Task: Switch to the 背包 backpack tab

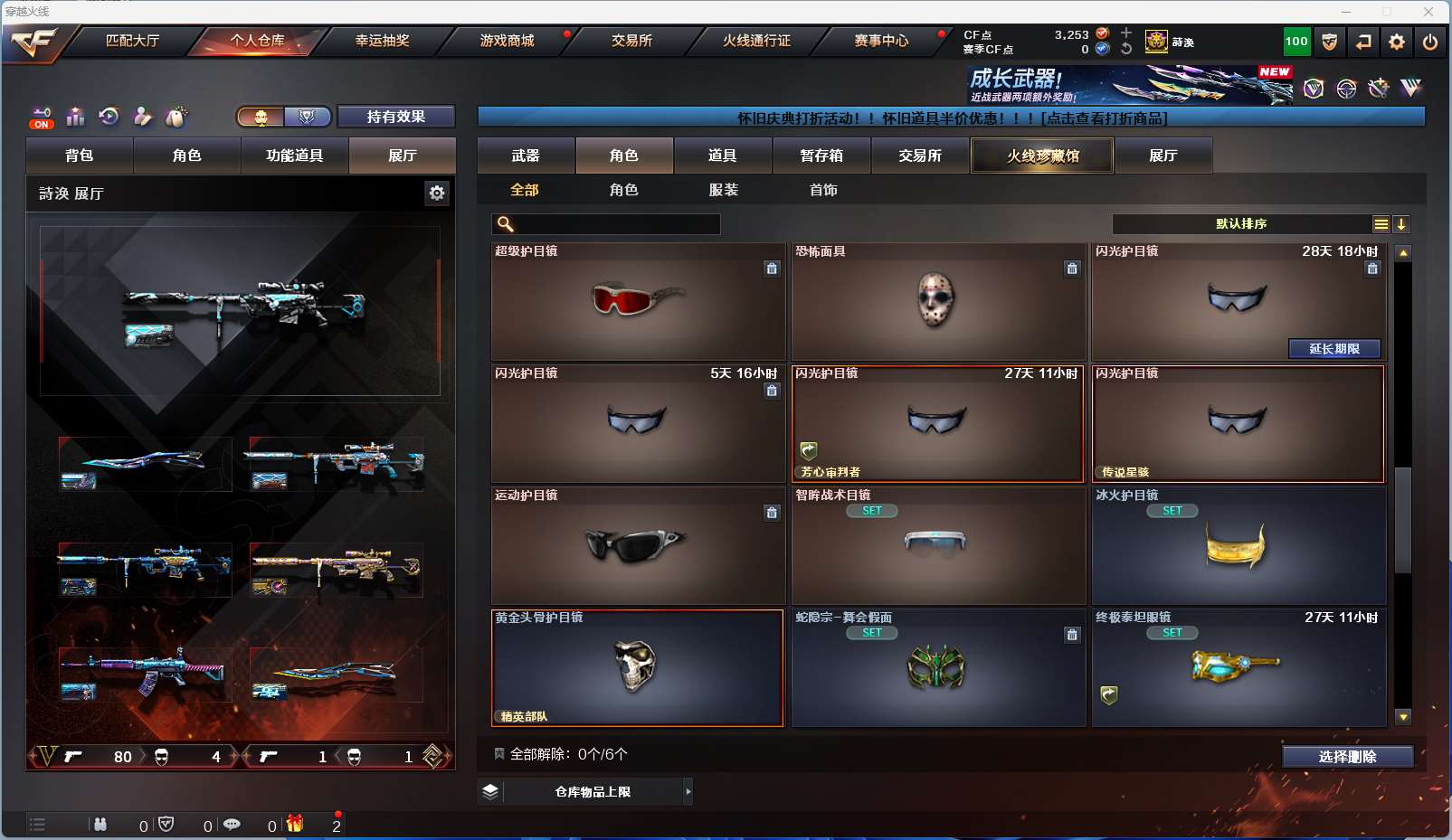Action: click(80, 156)
